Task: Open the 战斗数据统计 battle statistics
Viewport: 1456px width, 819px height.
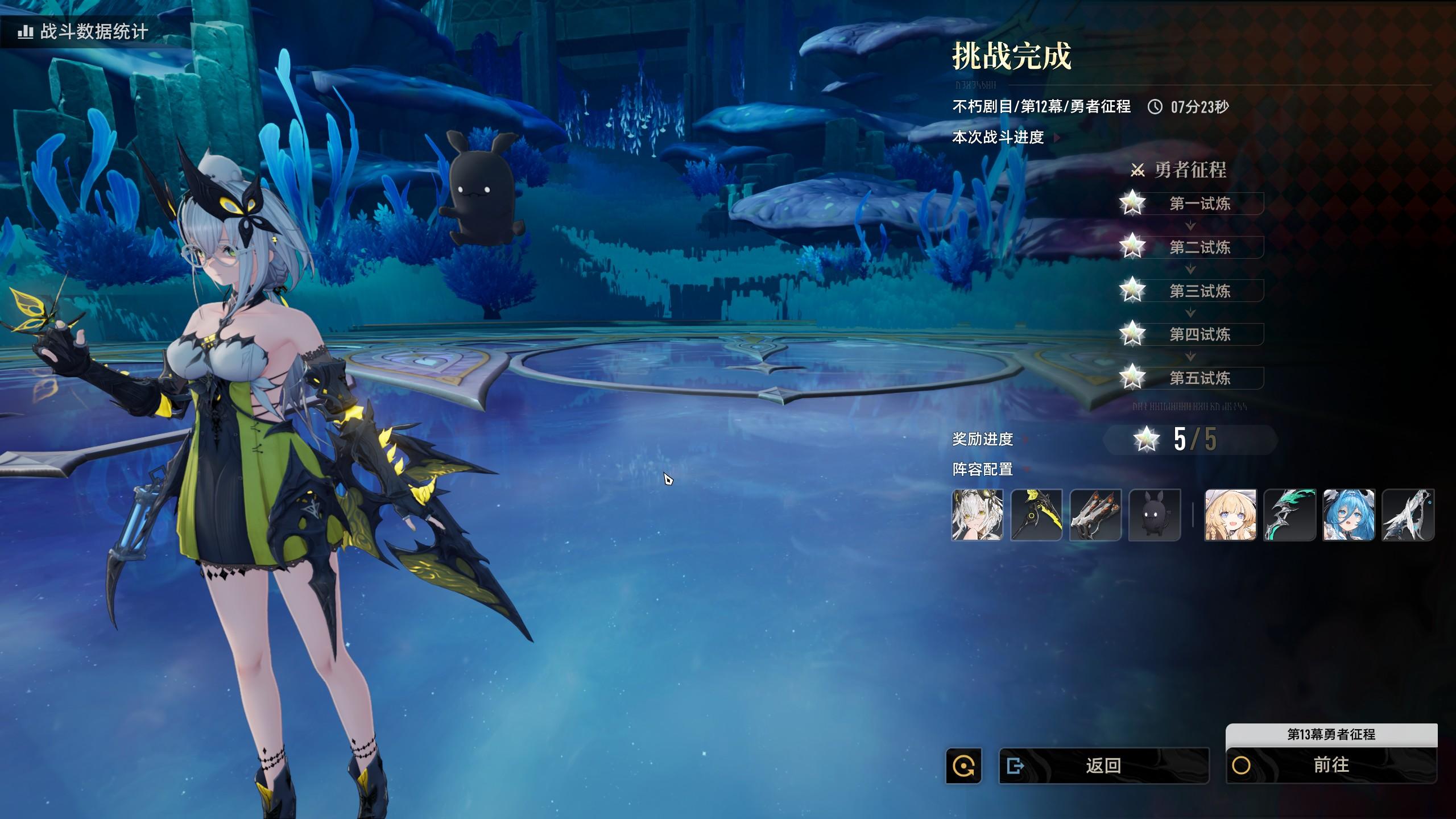Action: [x=84, y=31]
